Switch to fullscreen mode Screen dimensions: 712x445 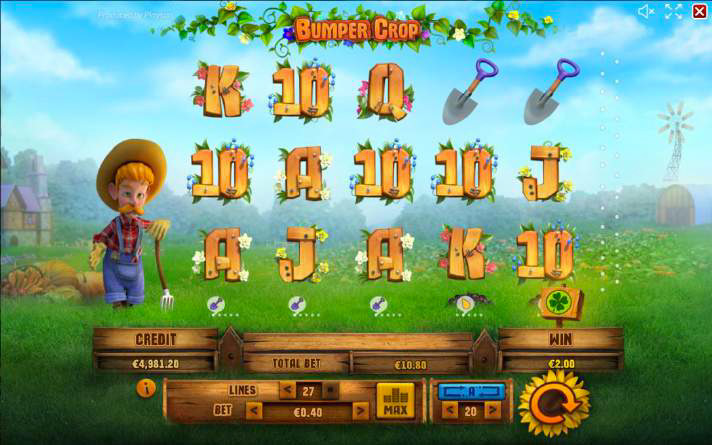(x=673, y=12)
